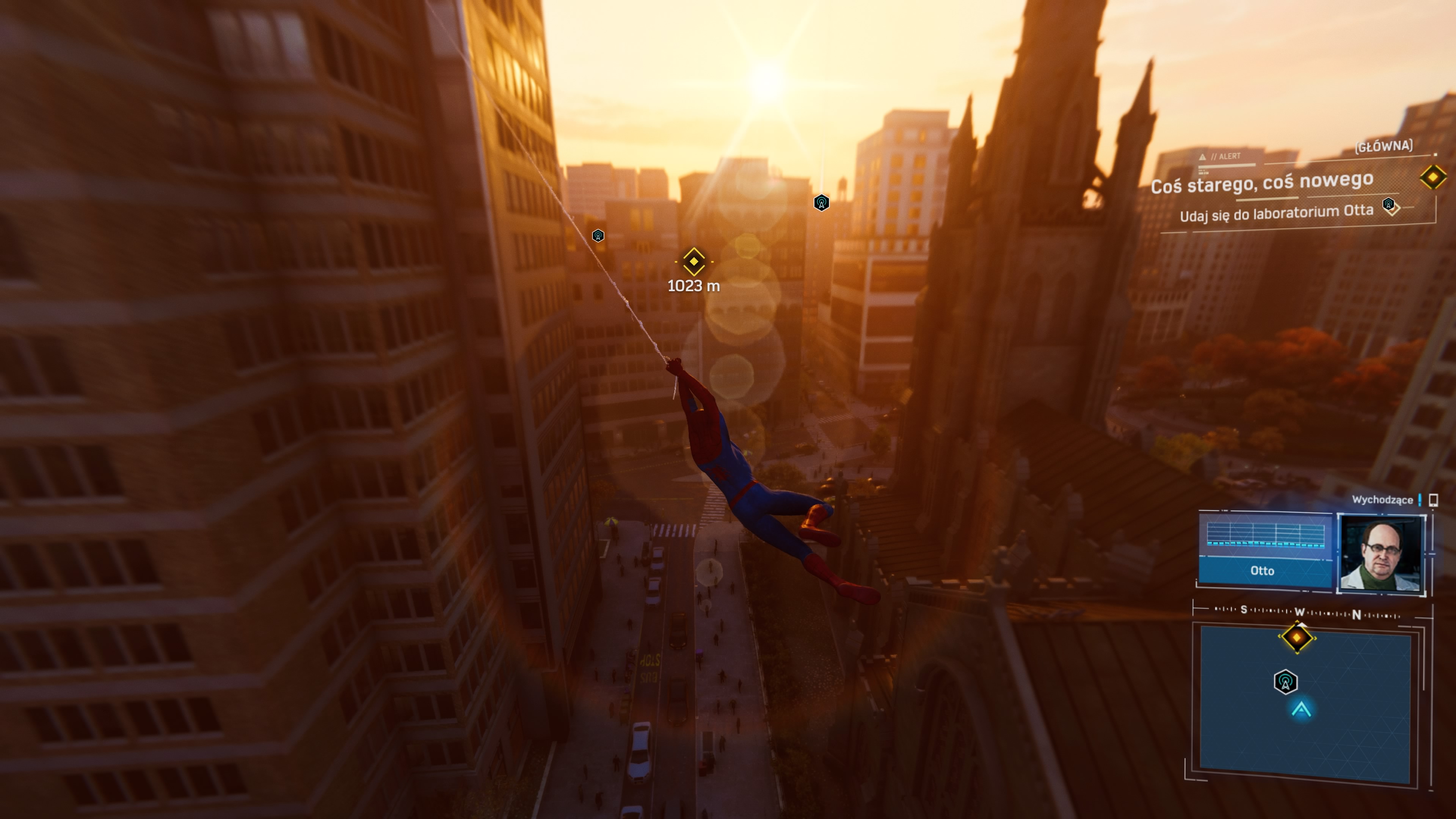Tap the phone icon next to Wychodzące
This screenshot has width=1456, height=819.
point(1433,500)
